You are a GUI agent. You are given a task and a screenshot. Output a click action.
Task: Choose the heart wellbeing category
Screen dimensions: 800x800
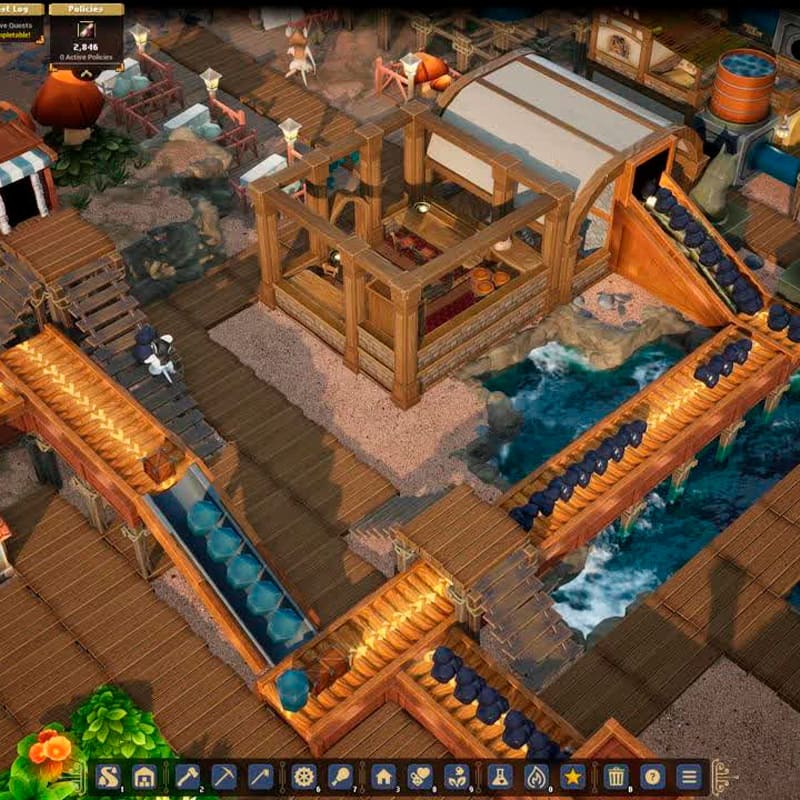(420, 776)
